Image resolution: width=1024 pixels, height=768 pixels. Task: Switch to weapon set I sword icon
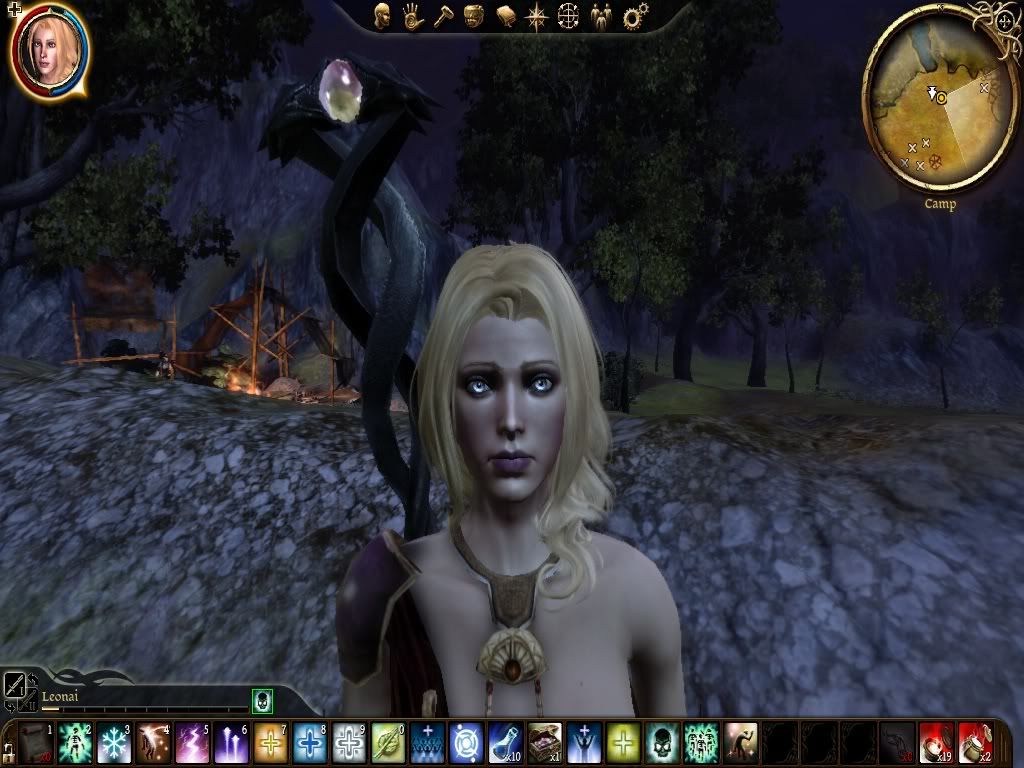(x=16, y=685)
